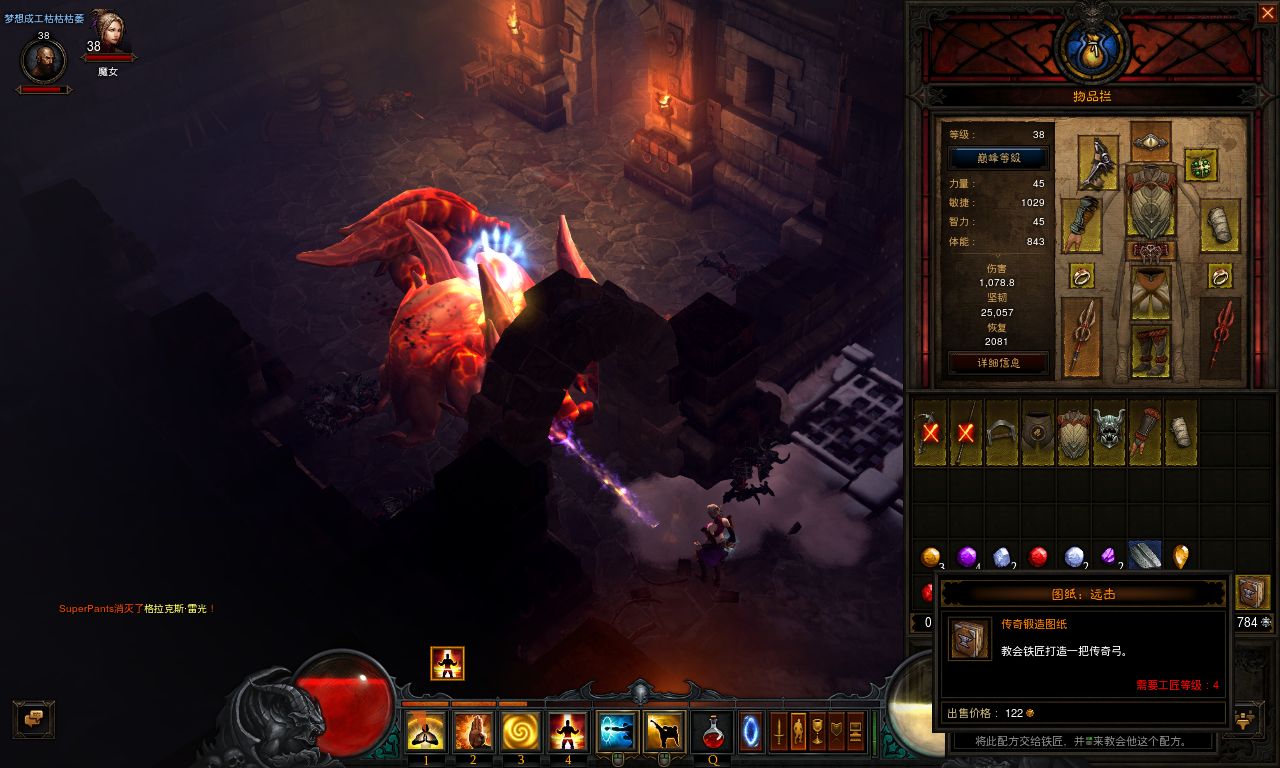Select the equipped amulet slot
The image size is (1280, 768).
click(1200, 165)
